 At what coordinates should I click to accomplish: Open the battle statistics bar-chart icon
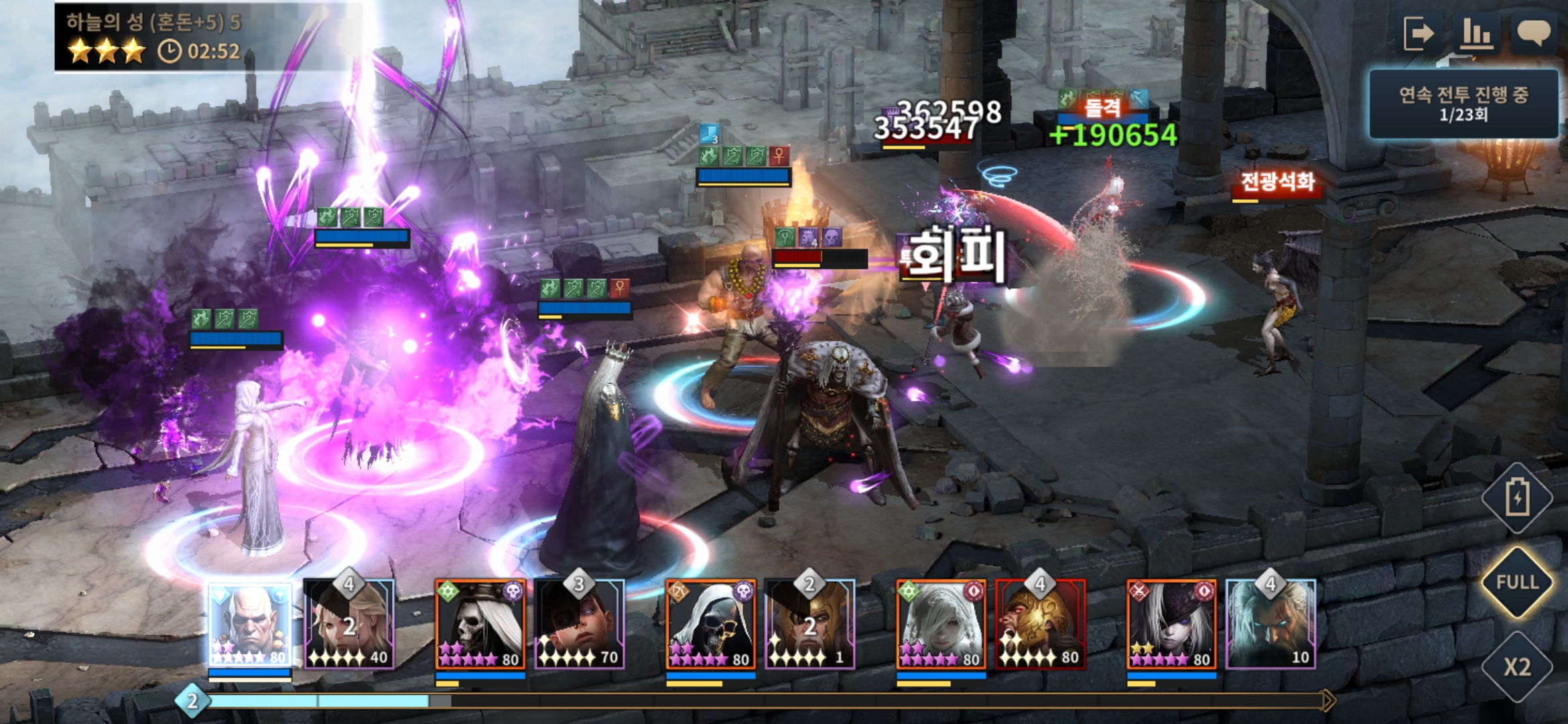[1476, 34]
